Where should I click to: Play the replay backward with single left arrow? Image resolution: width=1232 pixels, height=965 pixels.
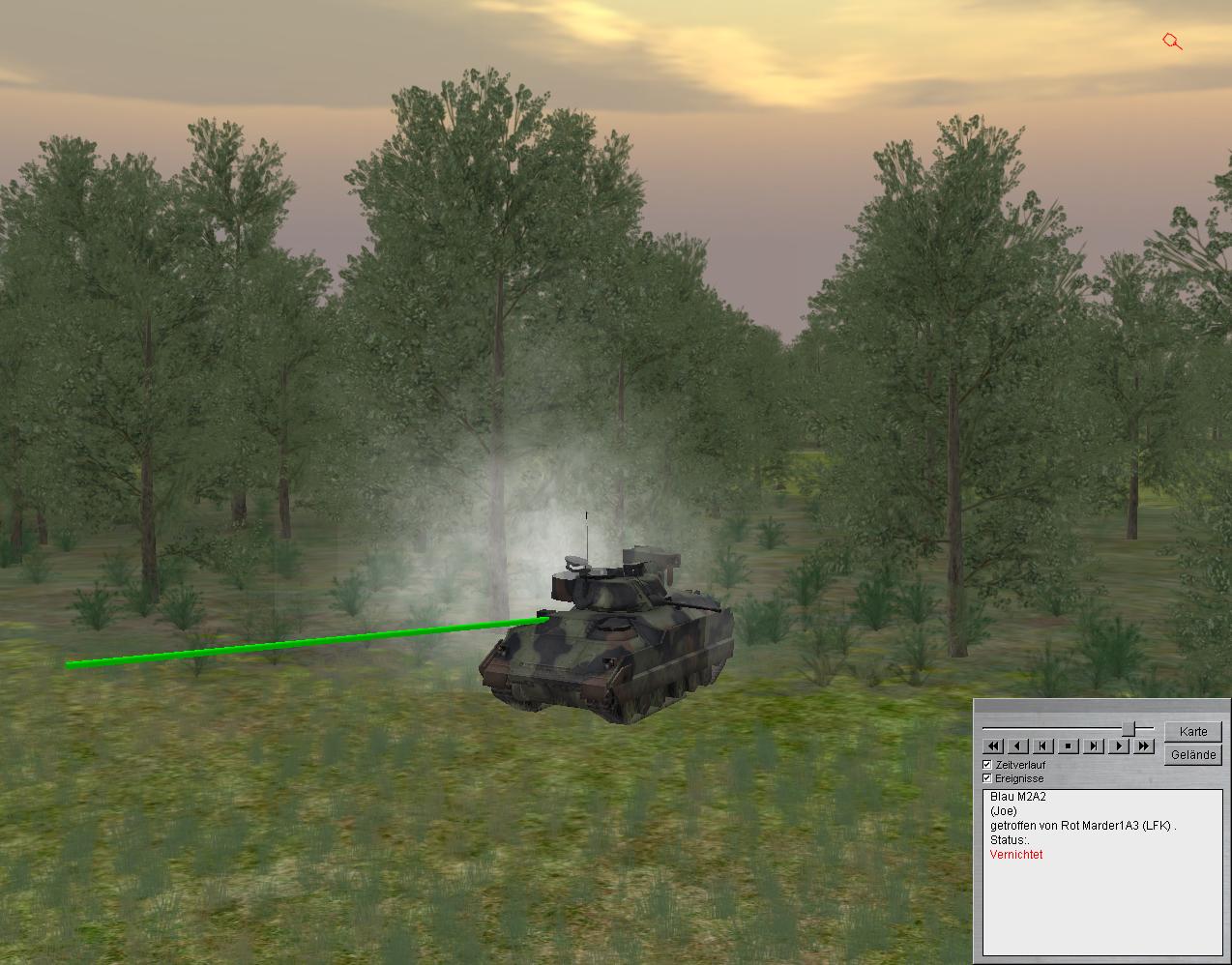1018,746
